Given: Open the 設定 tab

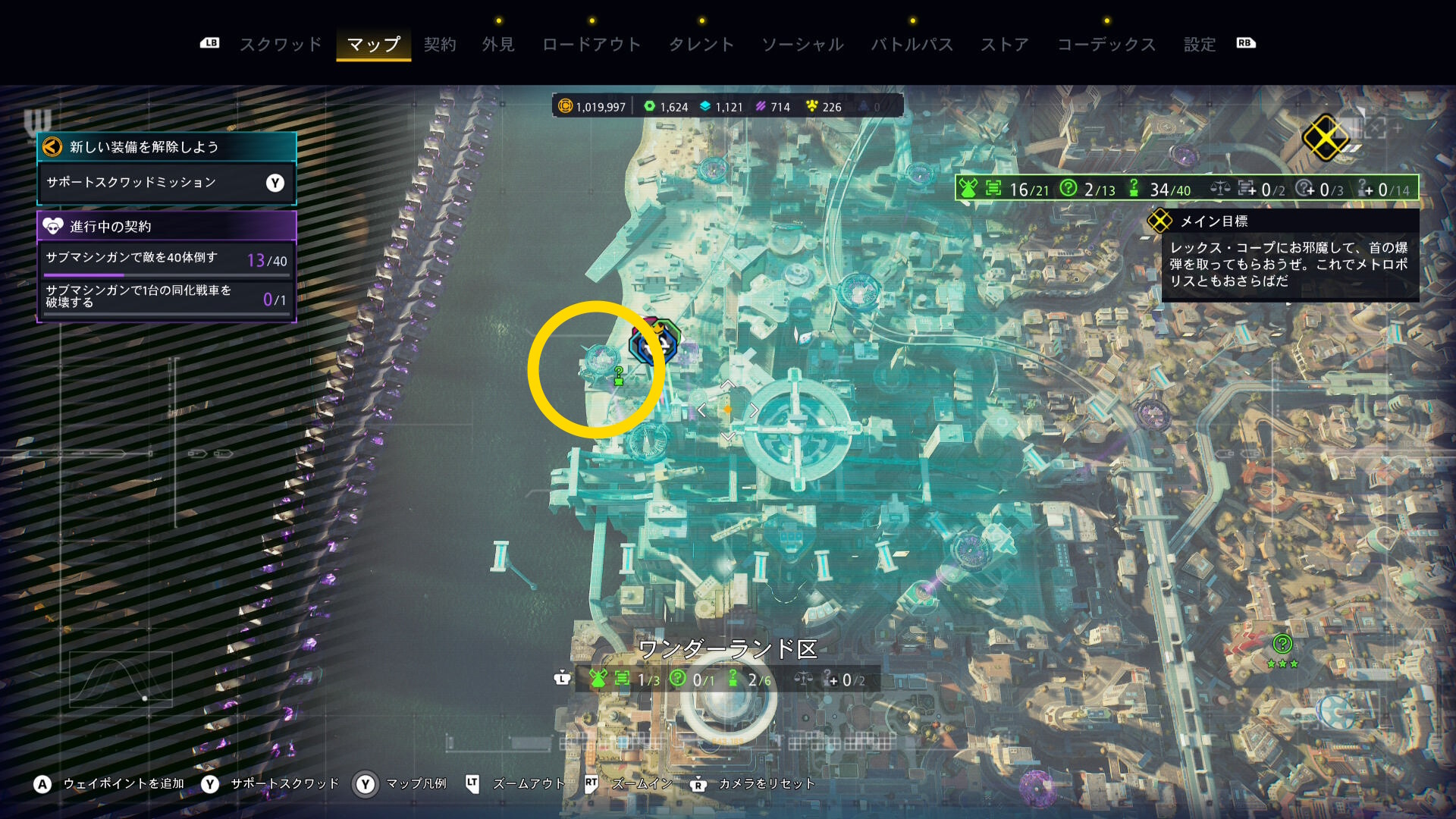Looking at the screenshot, I should [x=1200, y=45].
